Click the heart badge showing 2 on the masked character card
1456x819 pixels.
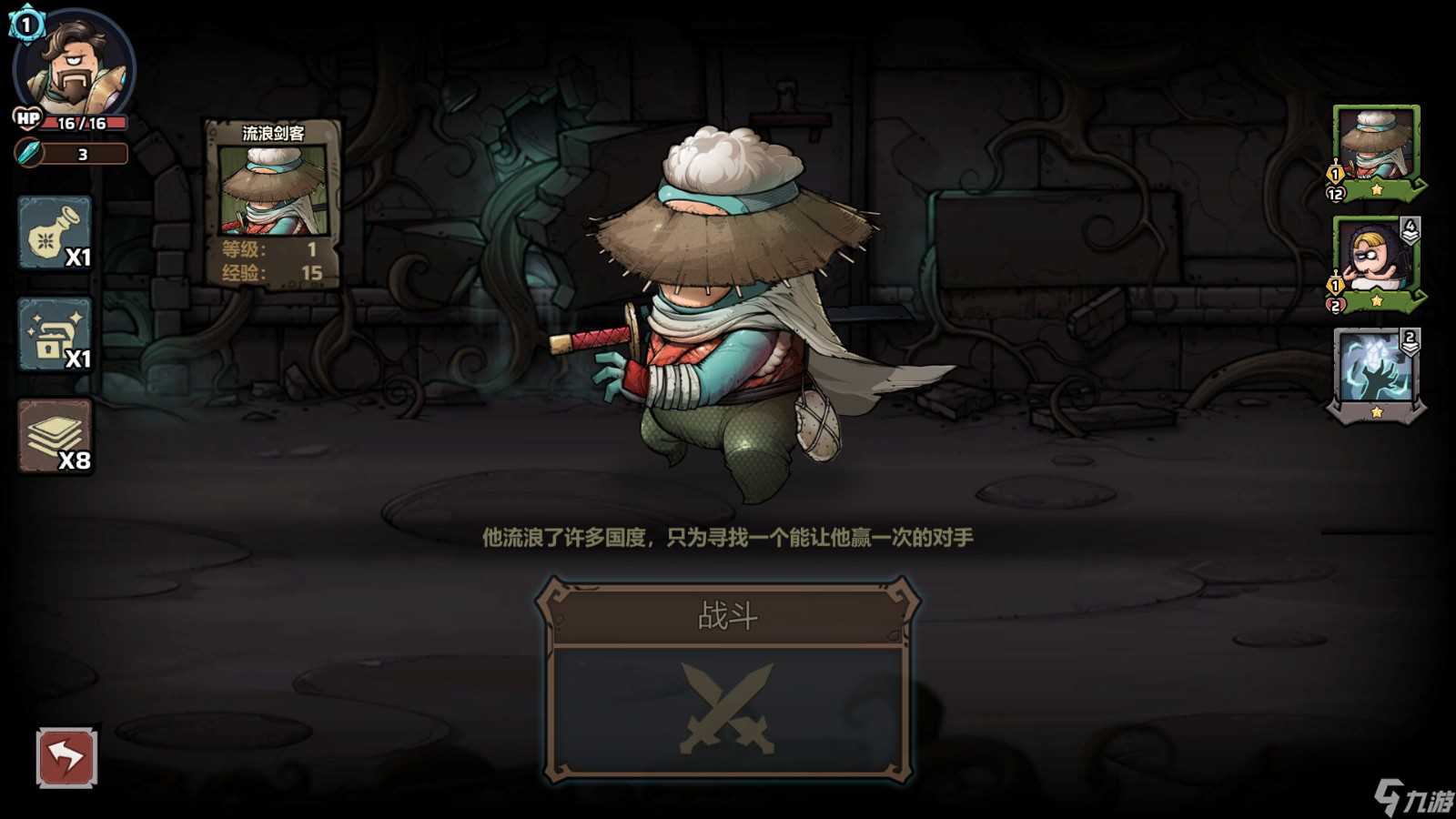[1334, 303]
